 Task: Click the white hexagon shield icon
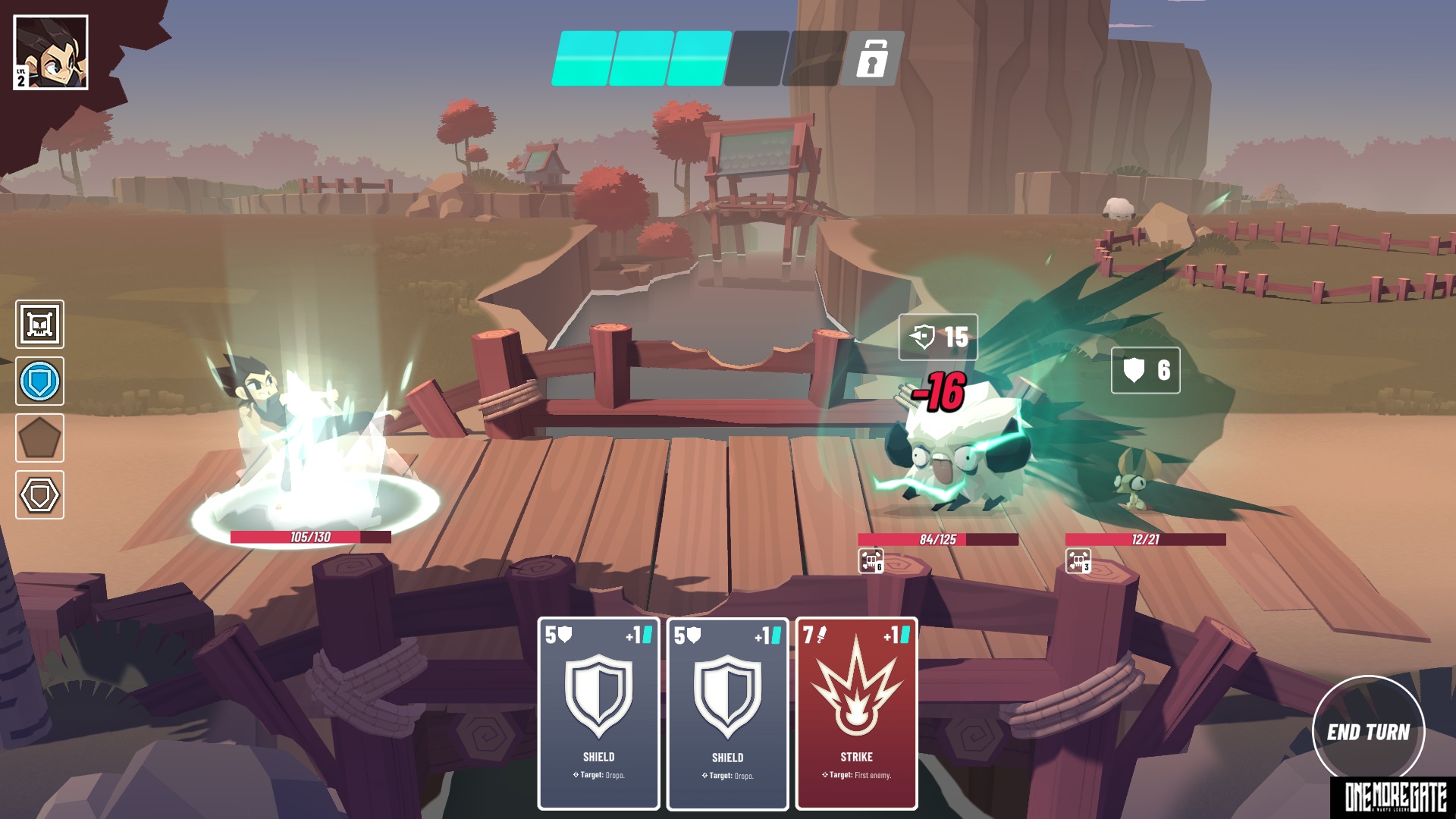(x=40, y=495)
